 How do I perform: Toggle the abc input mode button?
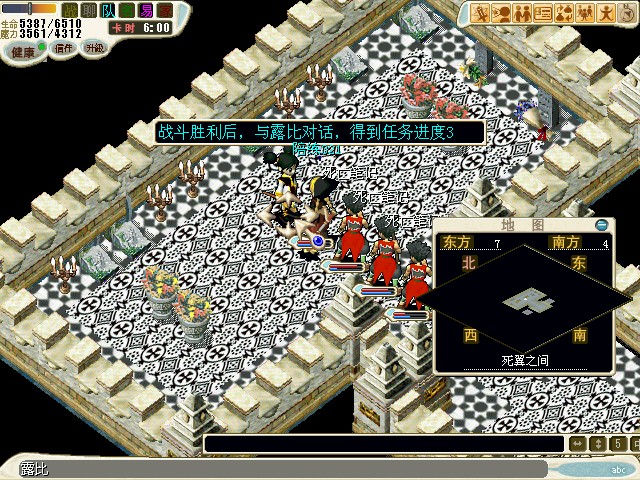click(x=616, y=468)
